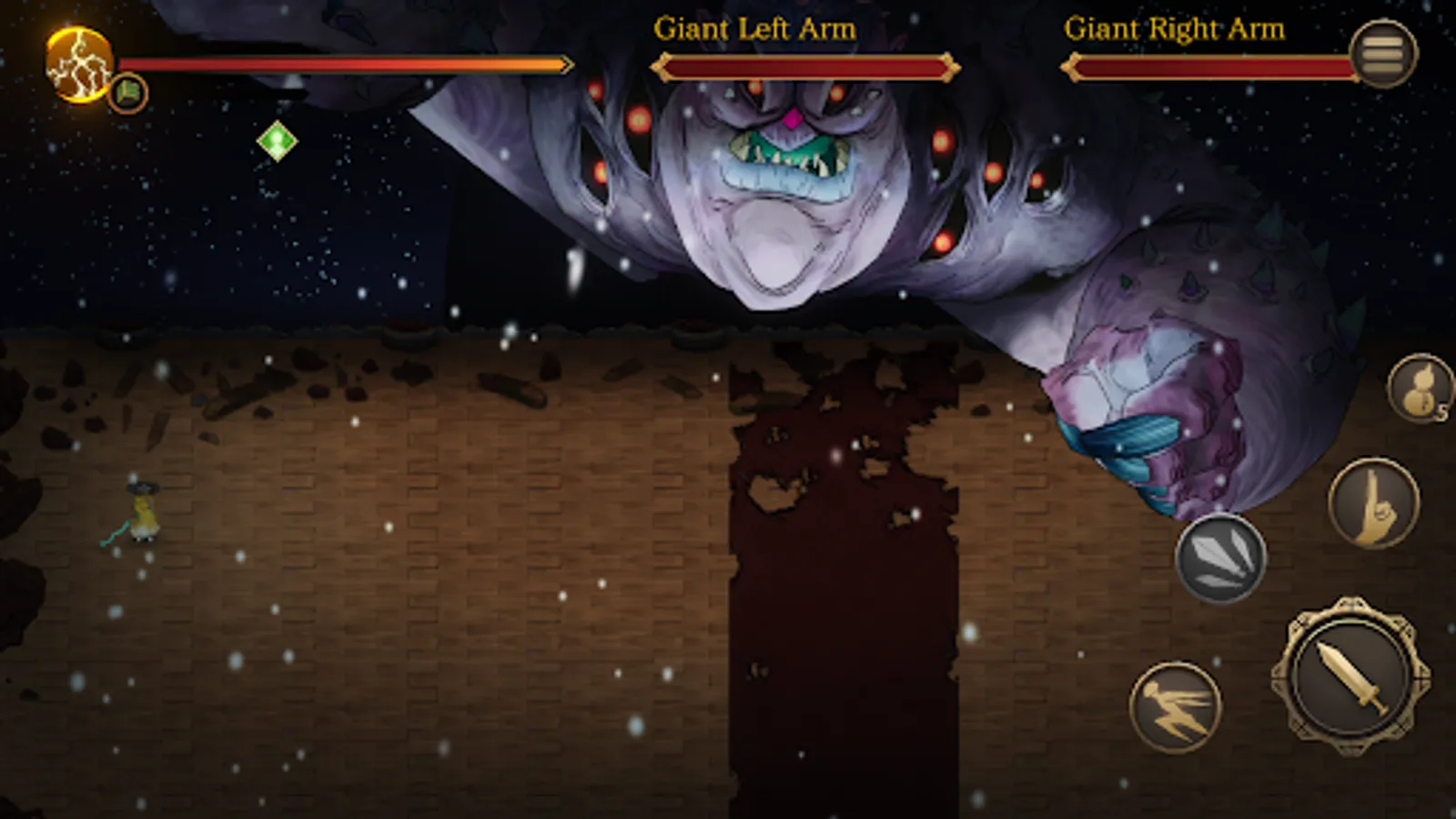The height and width of the screenshot is (819, 1456).
Task: Select the Giant Left Arm title label
Action: click(x=753, y=28)
